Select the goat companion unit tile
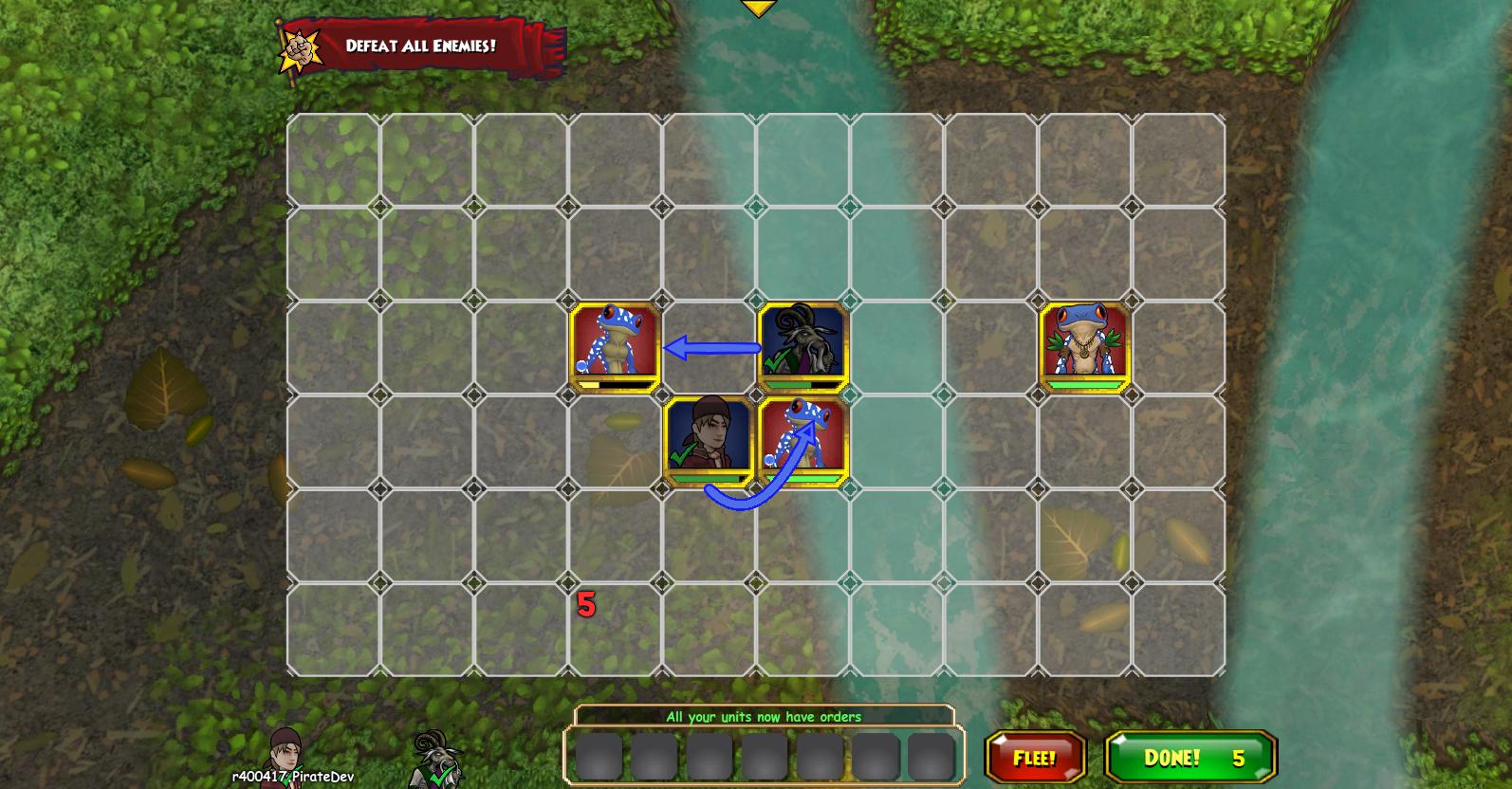The image size is (1512, 789). tap(802, 346)
